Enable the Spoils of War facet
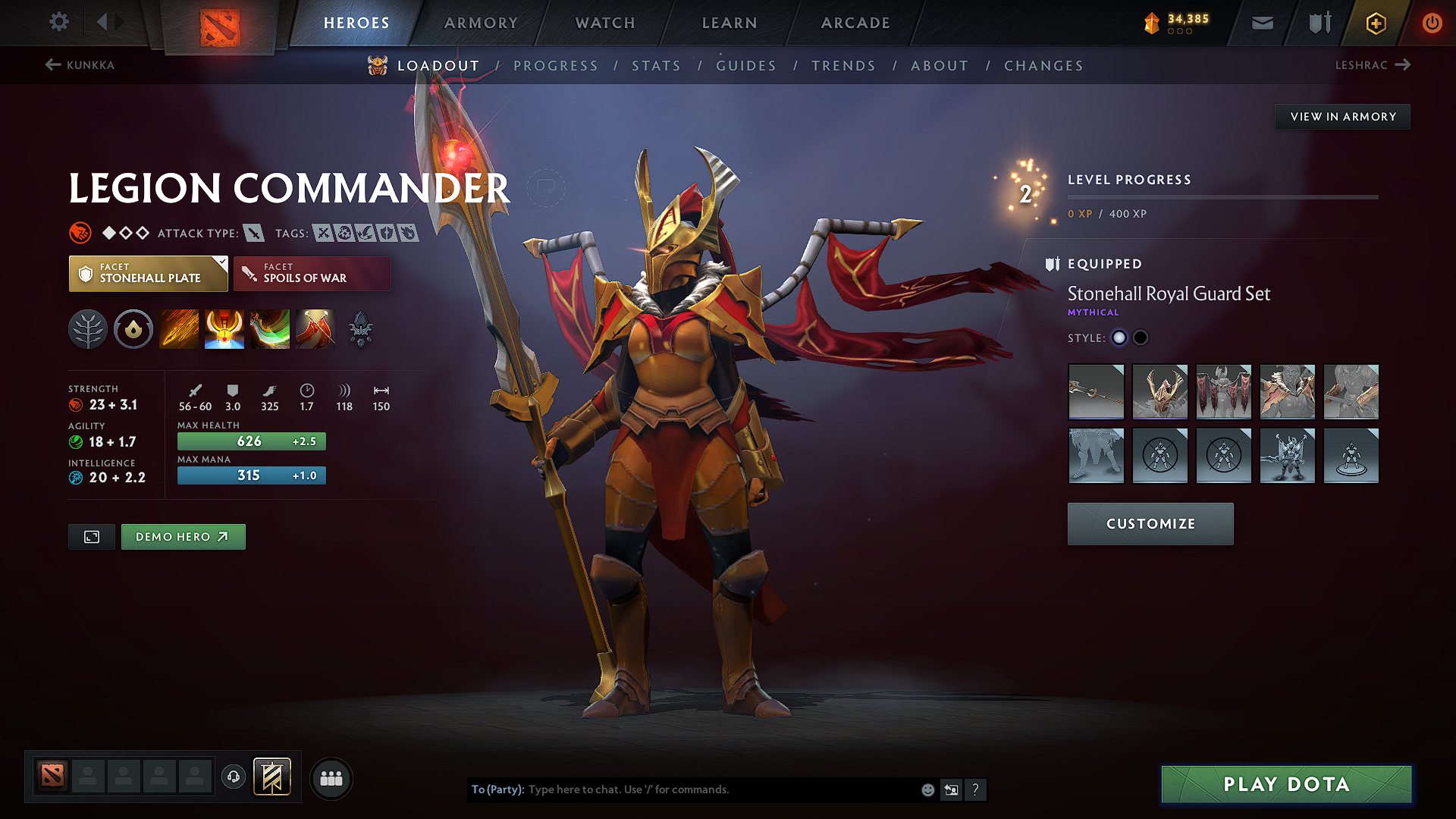 click(312, 273)
